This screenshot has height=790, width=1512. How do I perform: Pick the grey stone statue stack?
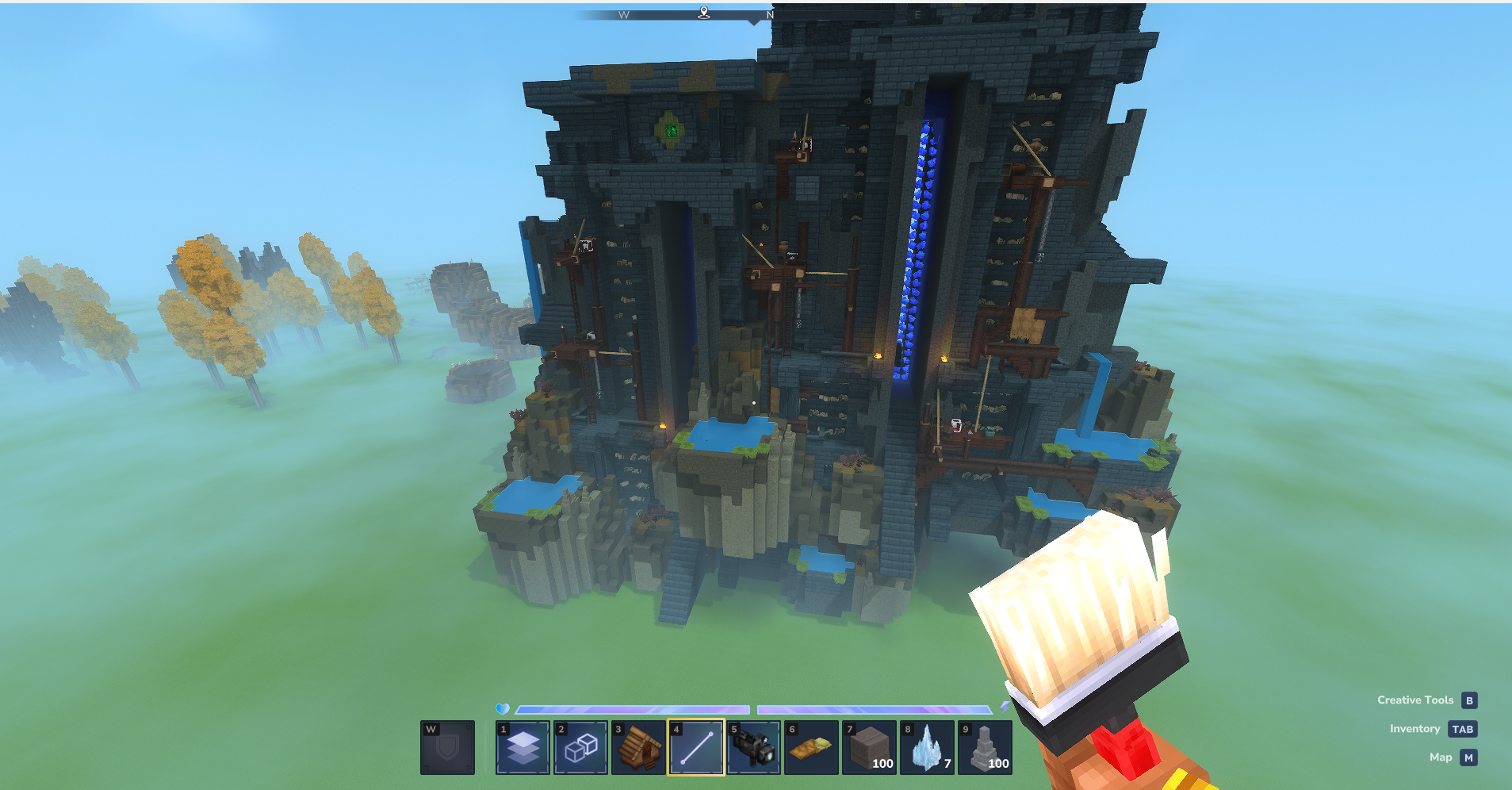tap(985, 747)
